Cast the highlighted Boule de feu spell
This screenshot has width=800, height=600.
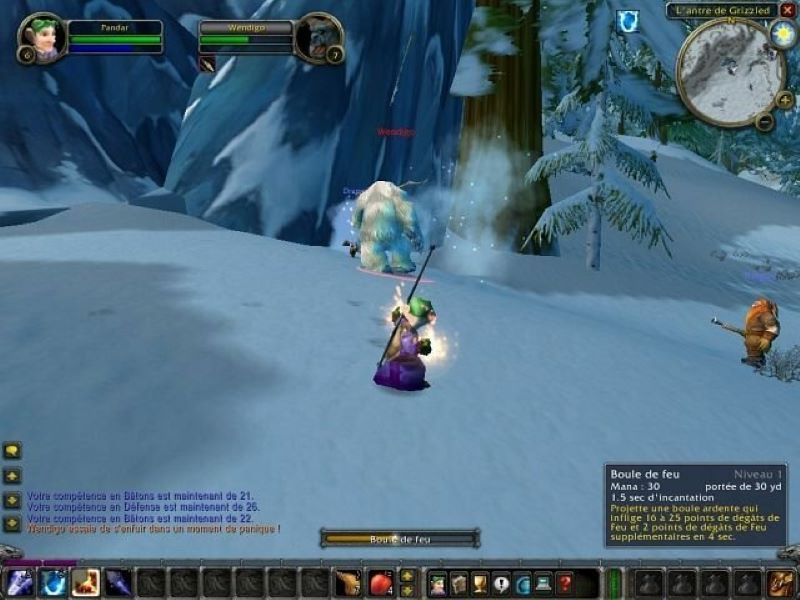[85, 582]
